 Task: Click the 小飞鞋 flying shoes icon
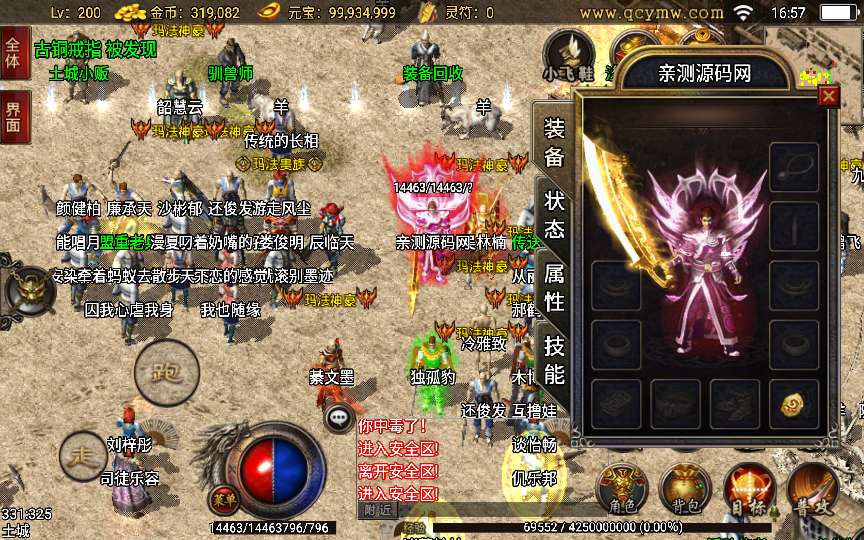pyautogui.click(x=569, y=56)
